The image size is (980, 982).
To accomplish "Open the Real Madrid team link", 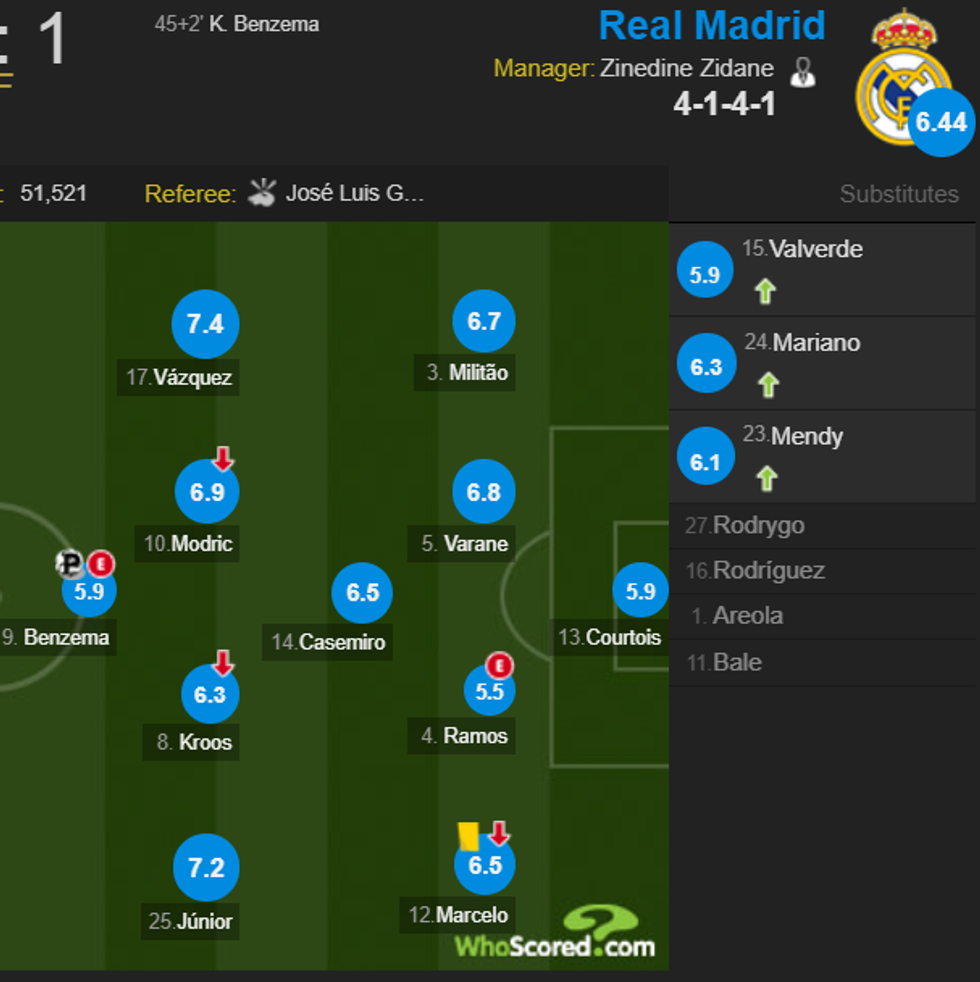I will (x=711, y=26).
